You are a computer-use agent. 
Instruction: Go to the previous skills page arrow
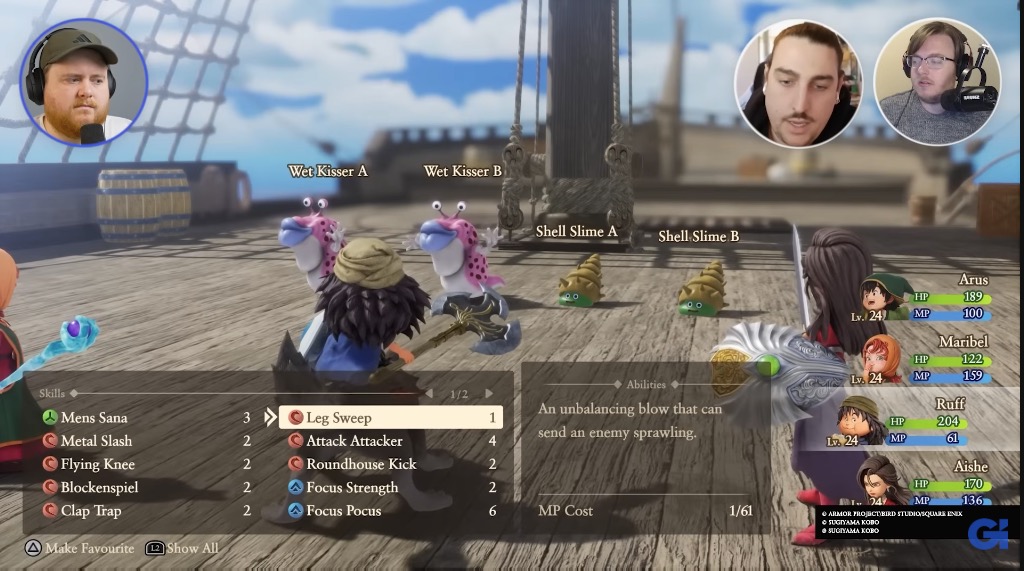pyautogui.click(x=429, y=394)
